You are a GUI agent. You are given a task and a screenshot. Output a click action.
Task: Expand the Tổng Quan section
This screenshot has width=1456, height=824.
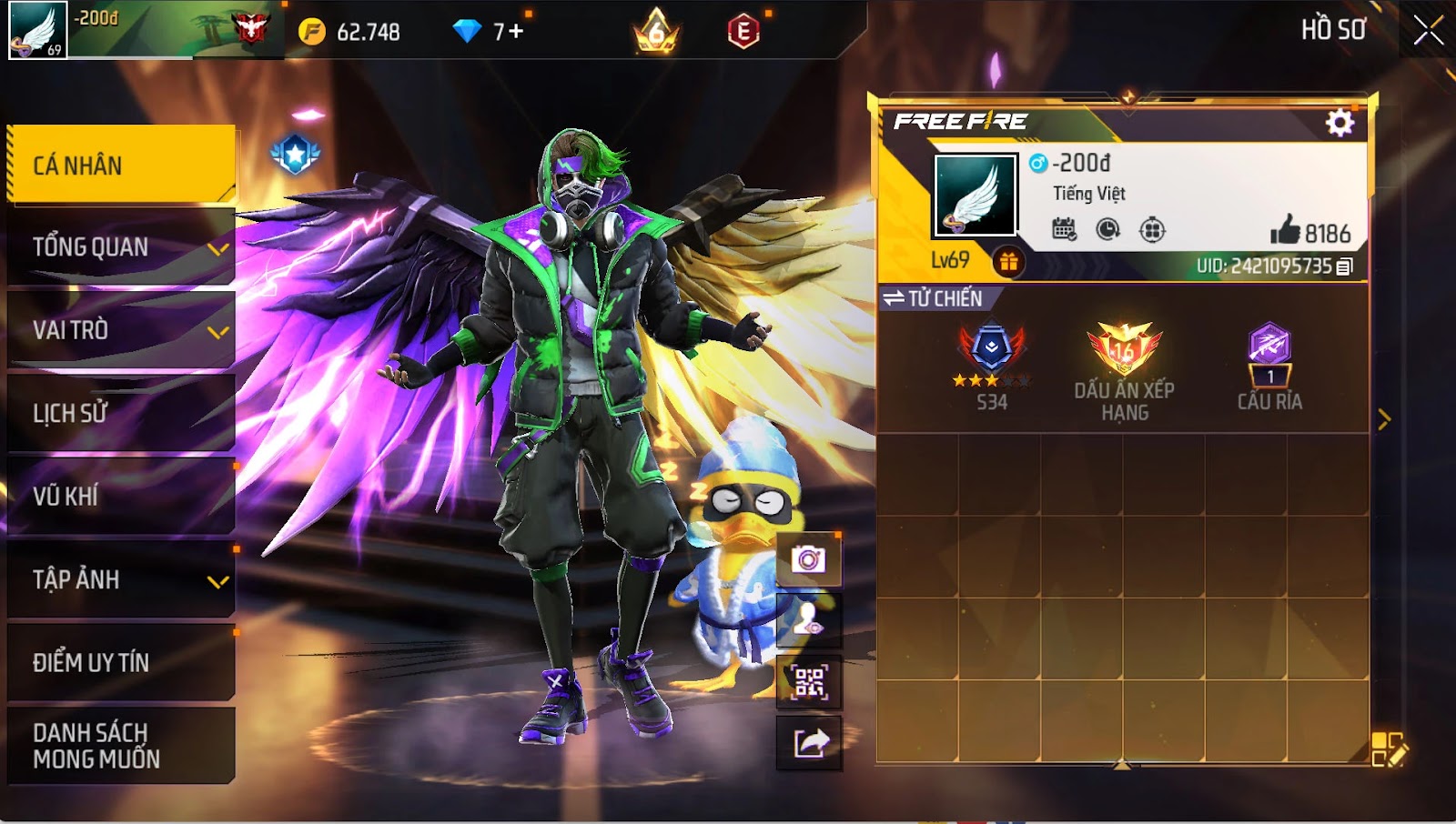click(x=120, y=247)
